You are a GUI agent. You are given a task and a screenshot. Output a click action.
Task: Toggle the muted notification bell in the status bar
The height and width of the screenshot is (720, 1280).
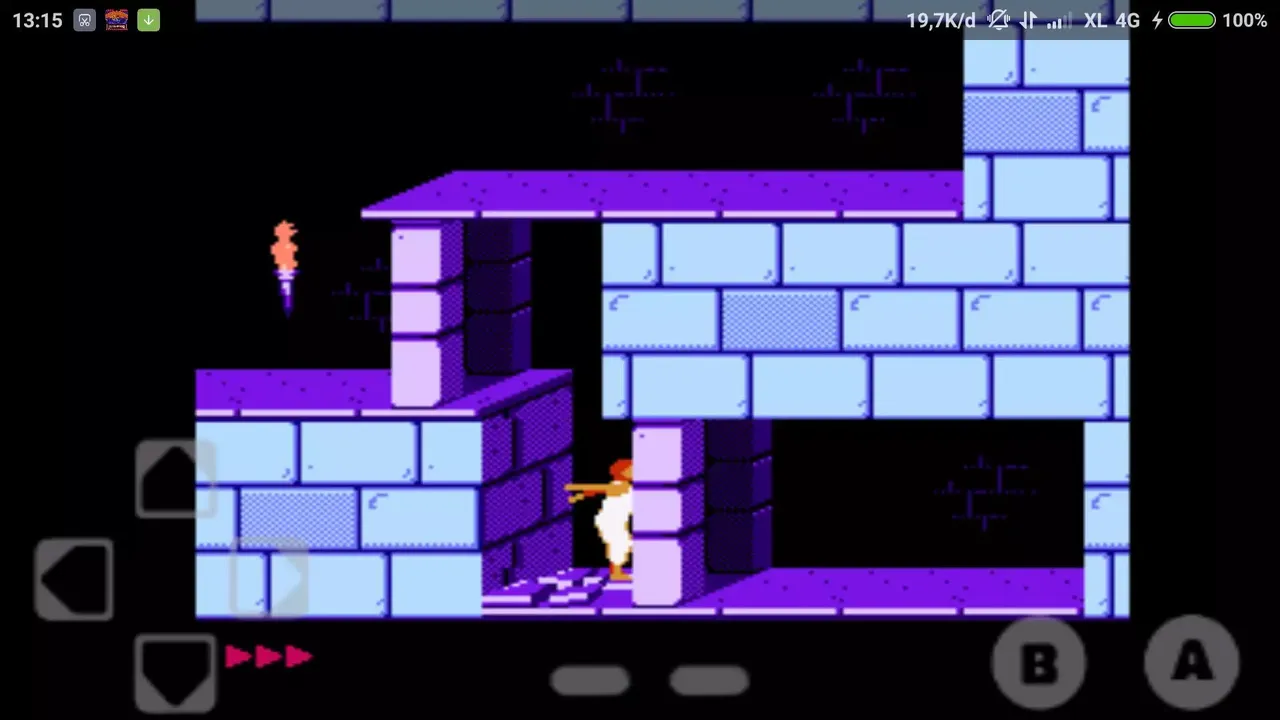996,20
